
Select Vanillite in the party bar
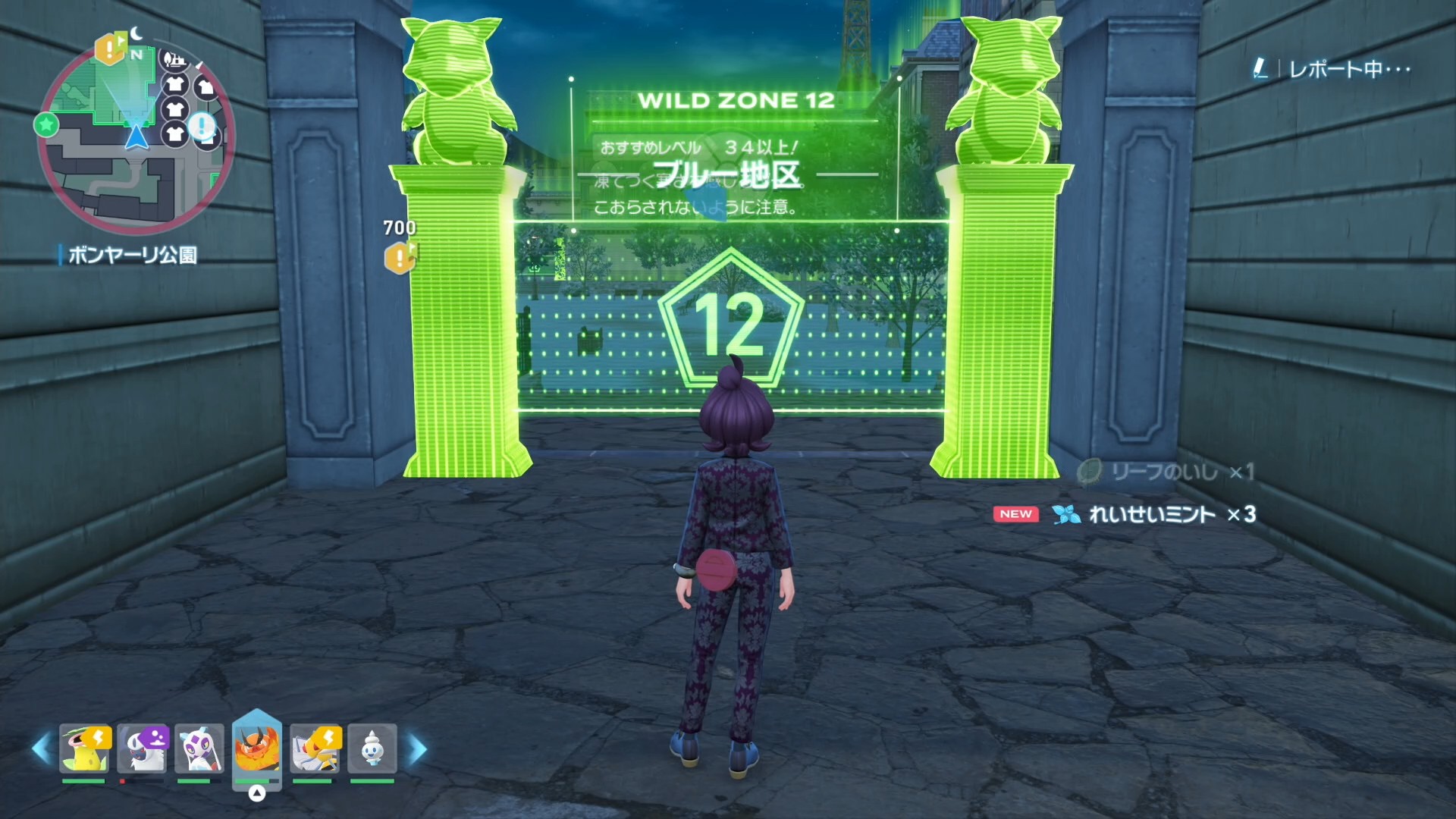coord(372,748)
